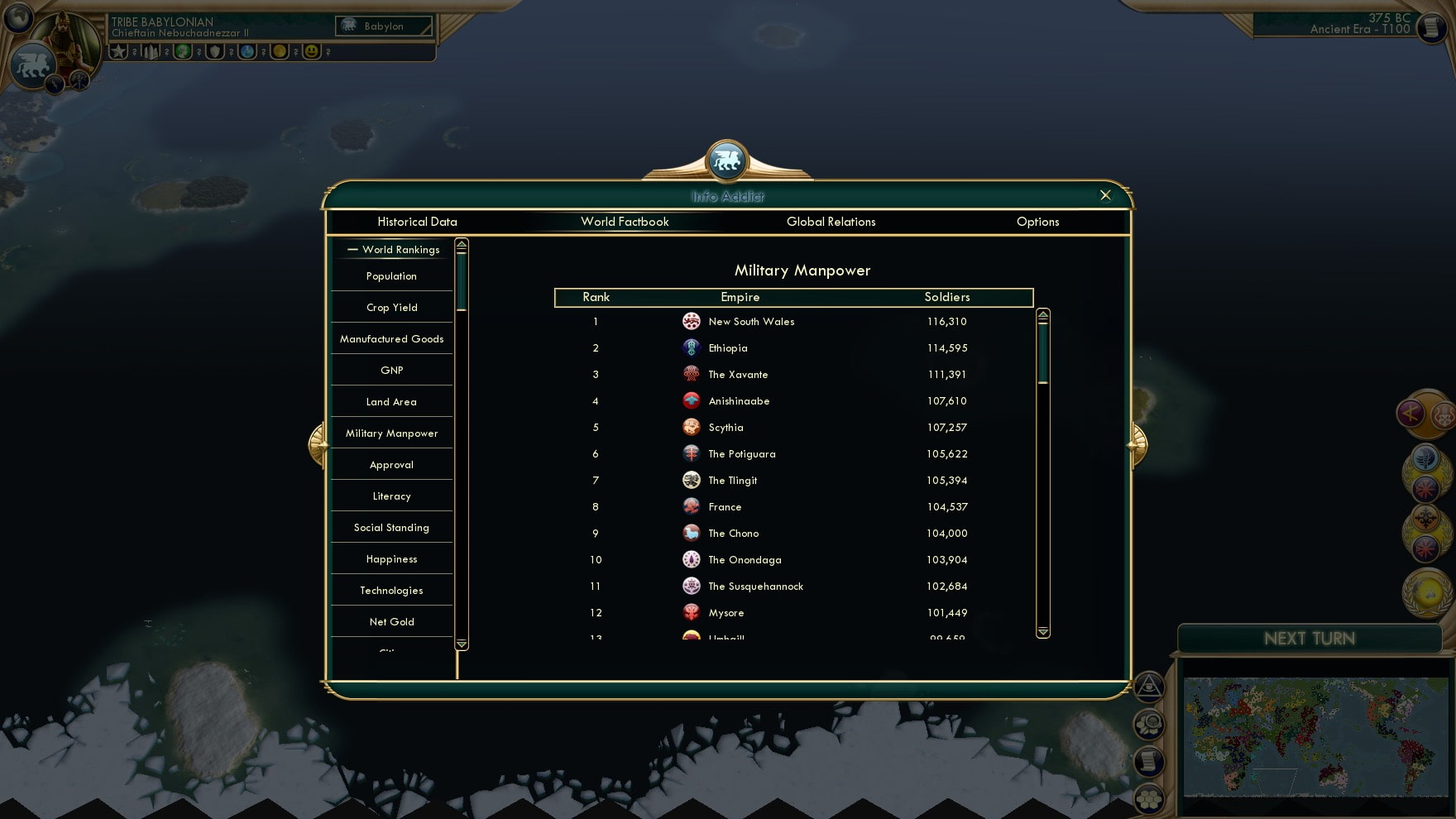Click the green royal population indicator
The width and height of the screenshot is (1456, 819).
(182, 51)
